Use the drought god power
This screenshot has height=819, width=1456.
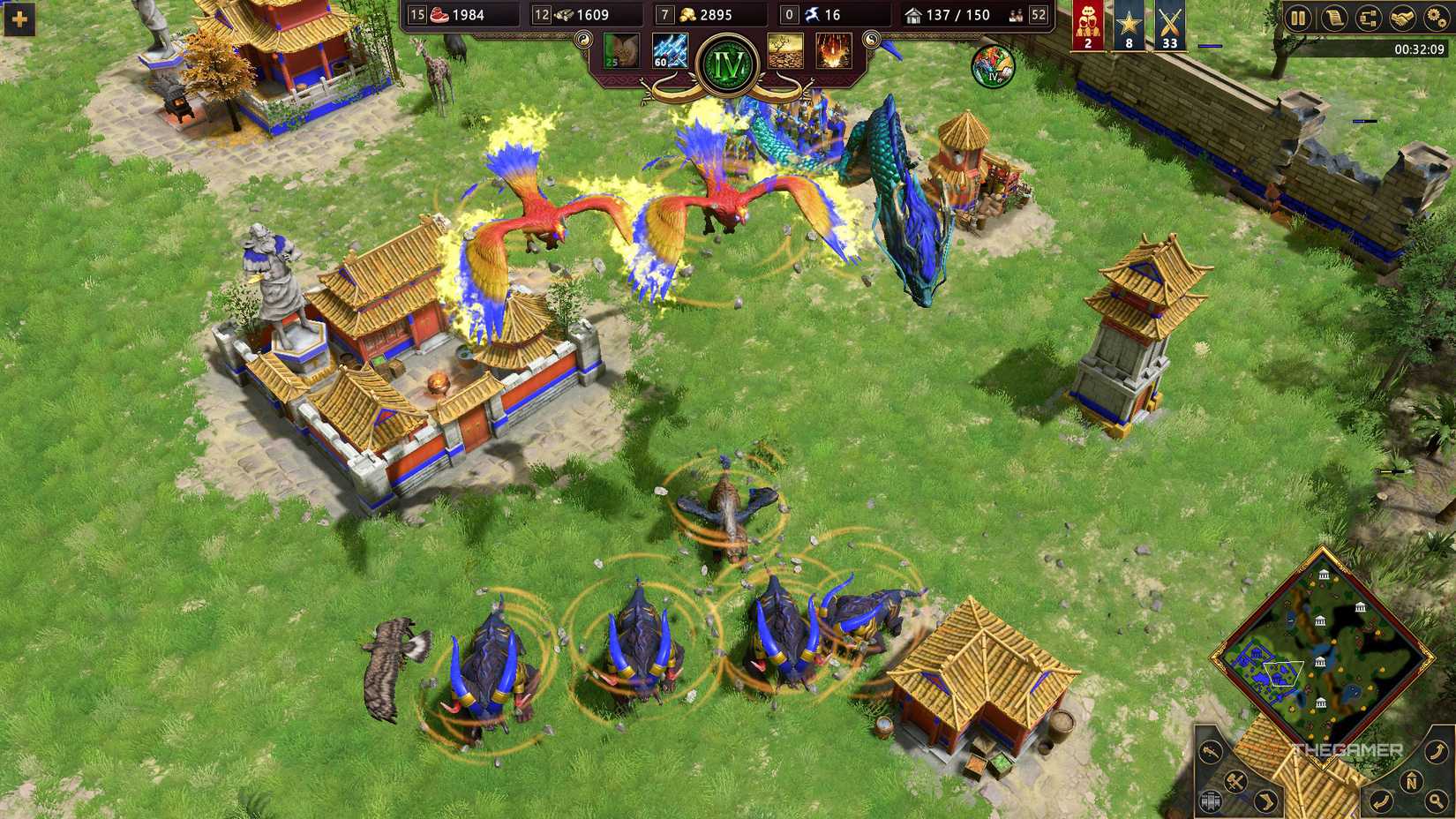pyautogui.click(x=785, y=50)
